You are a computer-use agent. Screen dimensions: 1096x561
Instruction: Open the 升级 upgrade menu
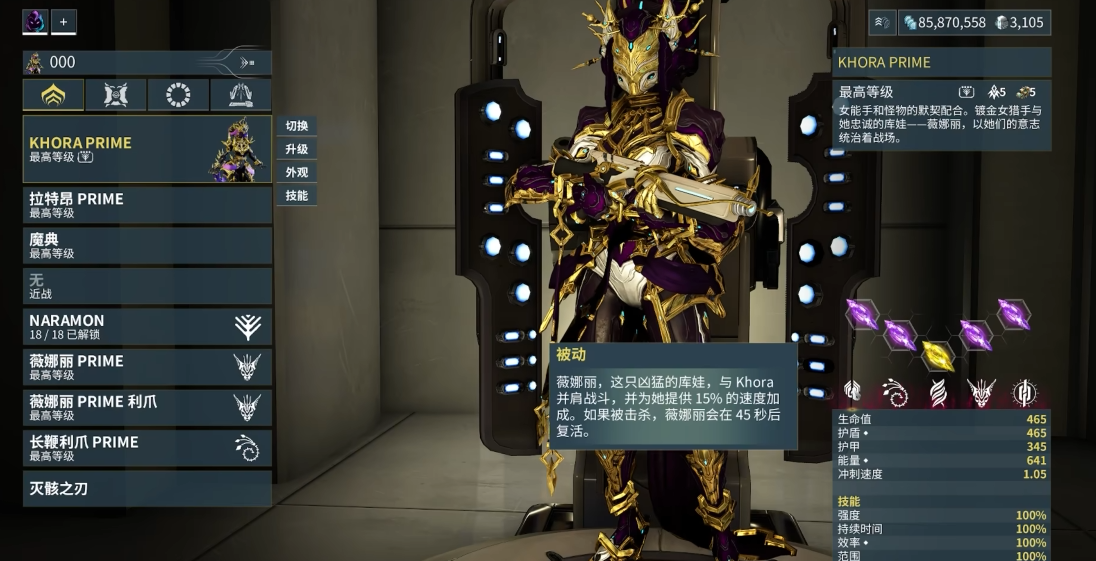(297, 149)
